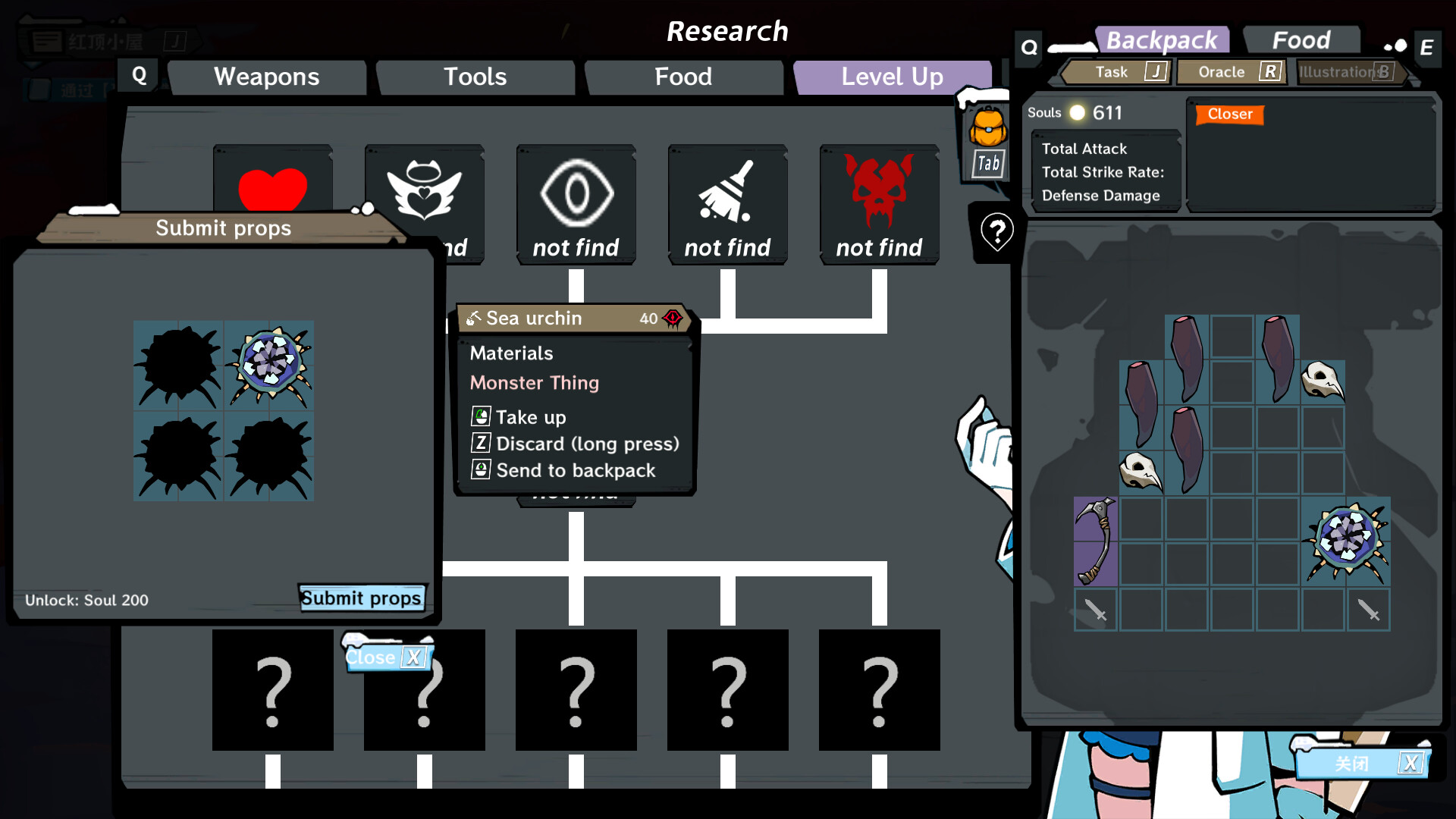Click the Submit props button
This screenshot has height=819, width=1456.
pos(362,598)
